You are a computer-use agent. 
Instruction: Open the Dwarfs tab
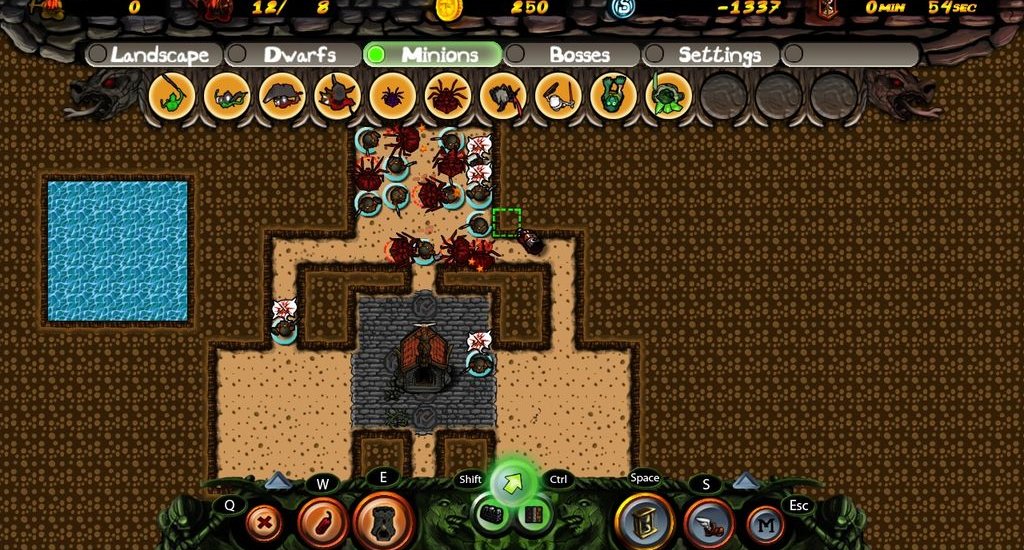pos(298,55)
